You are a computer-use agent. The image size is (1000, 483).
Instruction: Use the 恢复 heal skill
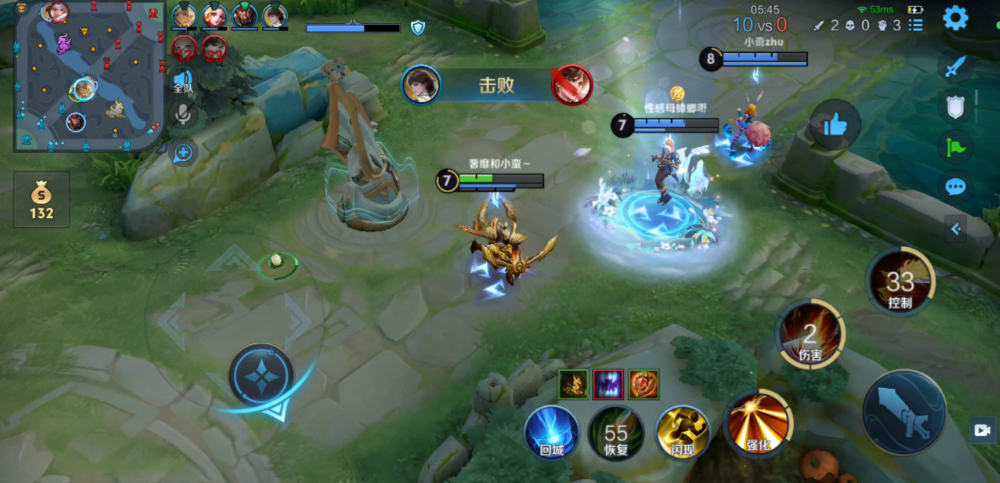(616, 432)
